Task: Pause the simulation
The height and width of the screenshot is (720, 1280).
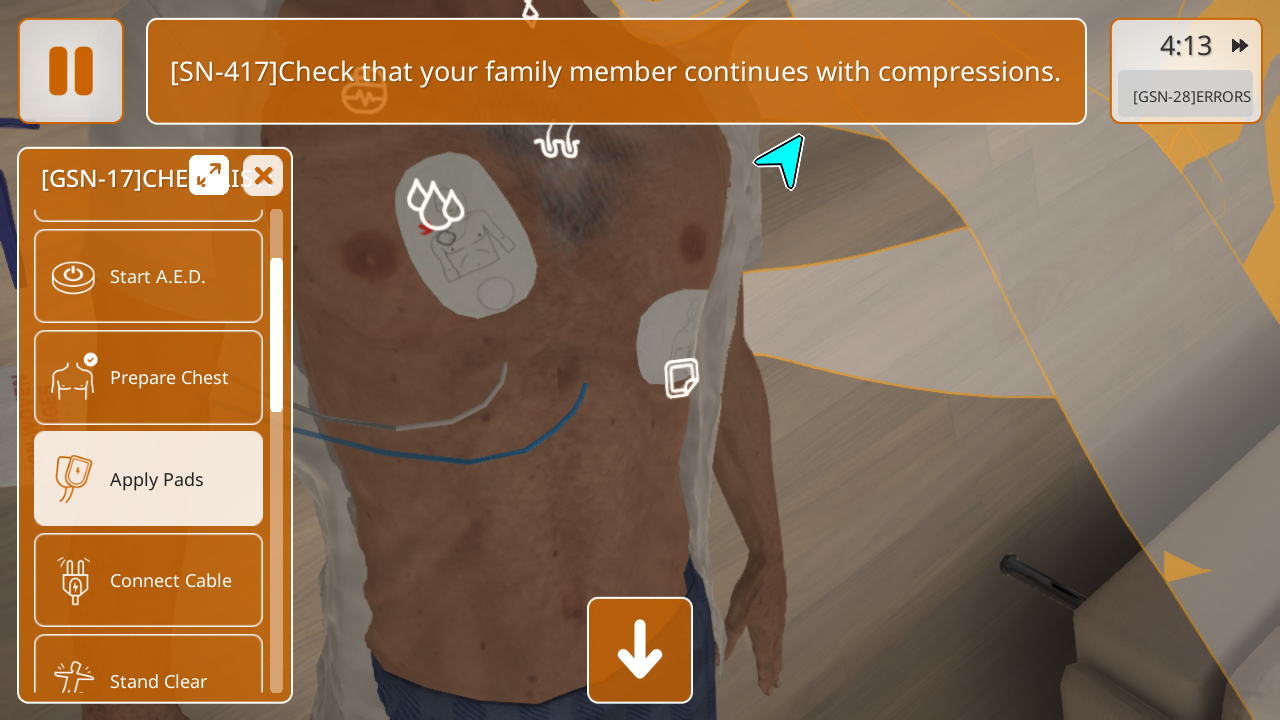Action: tap(71, 71)
